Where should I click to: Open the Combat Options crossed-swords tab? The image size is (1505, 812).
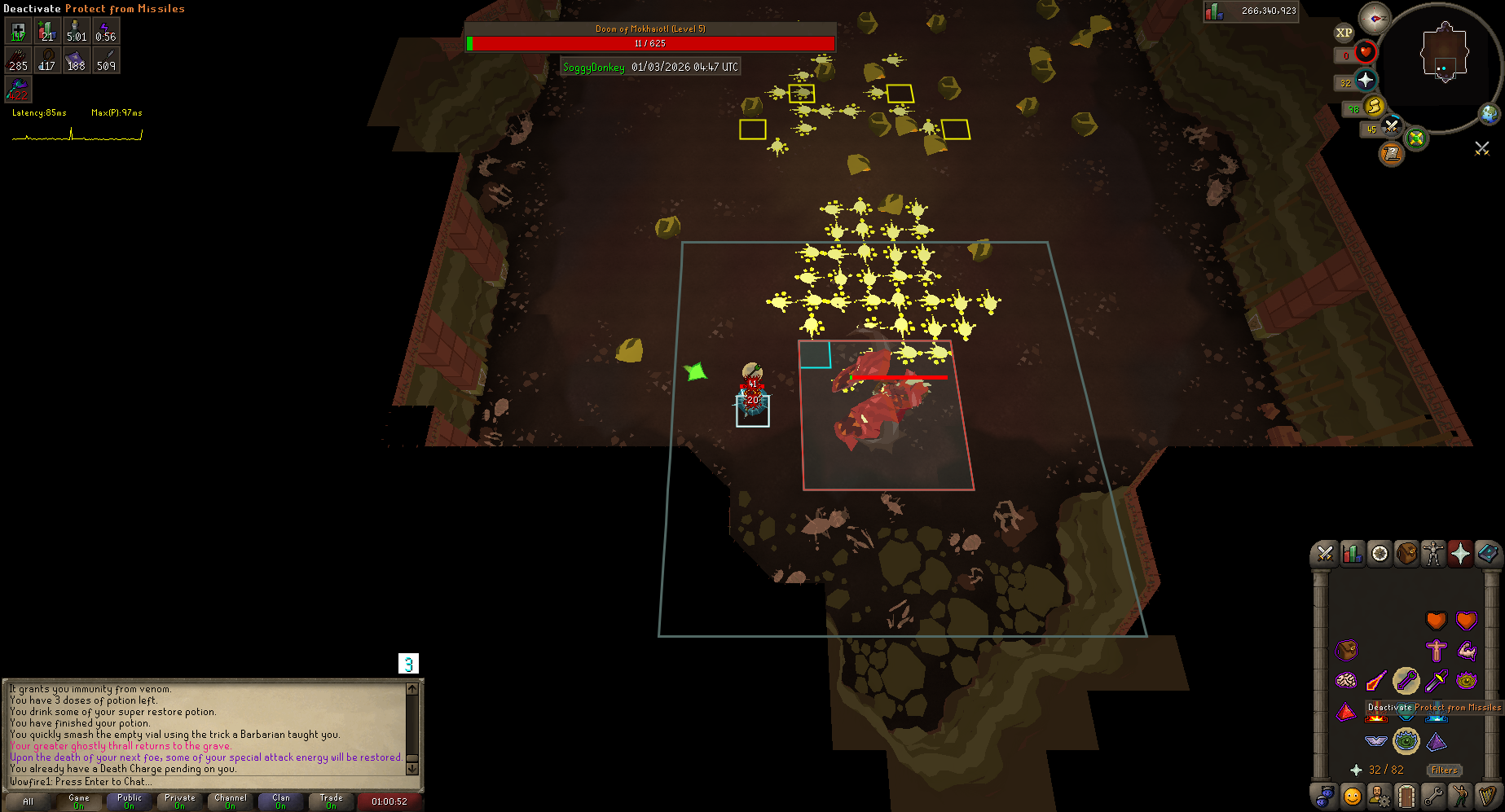(1325, 554)
